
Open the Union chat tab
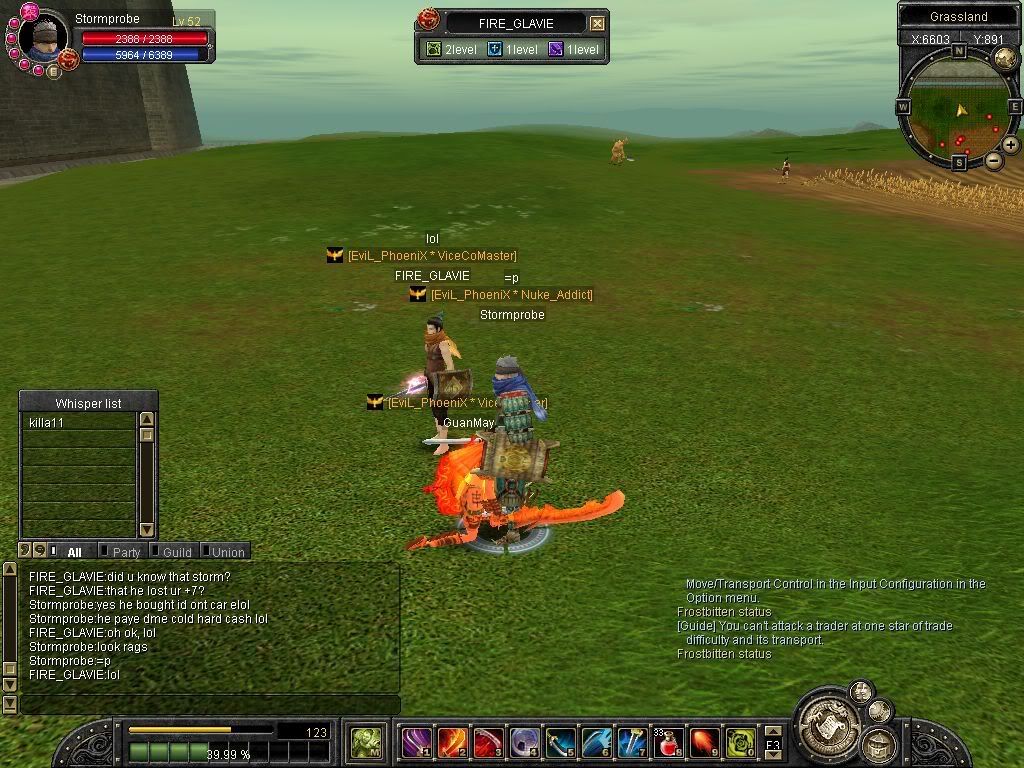(227, 552)
